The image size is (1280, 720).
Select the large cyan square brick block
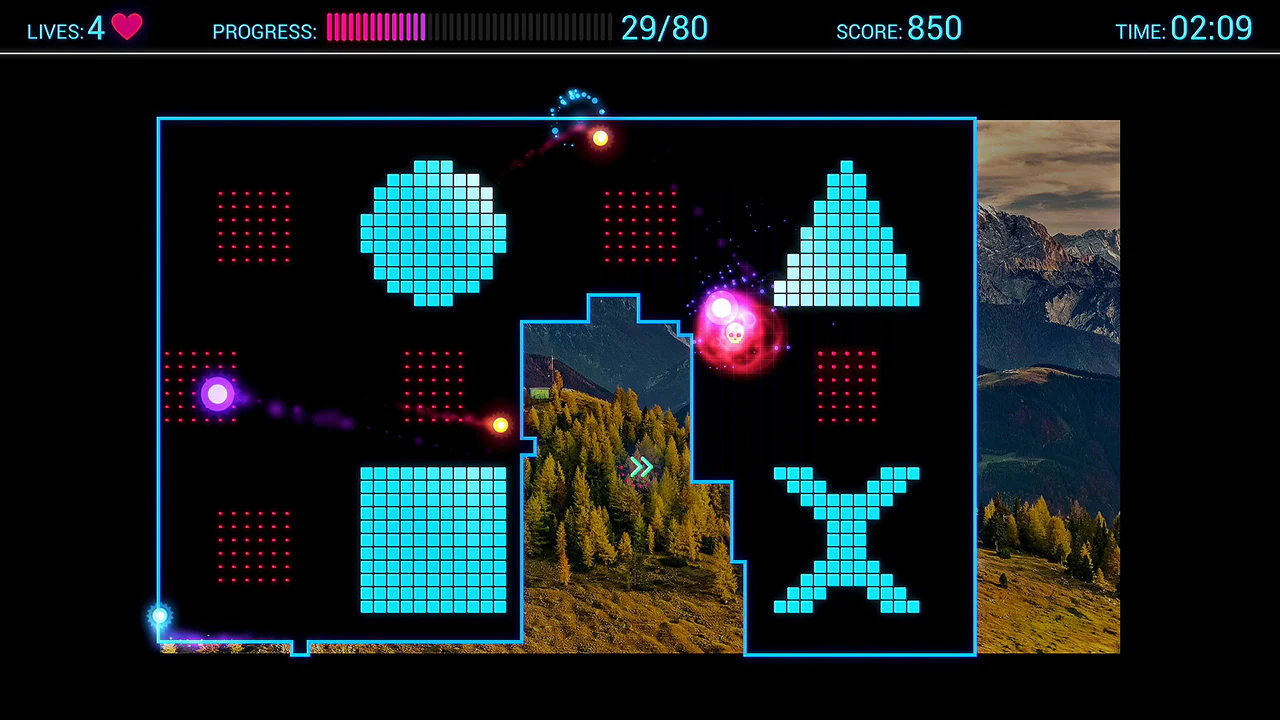point(432,540)
